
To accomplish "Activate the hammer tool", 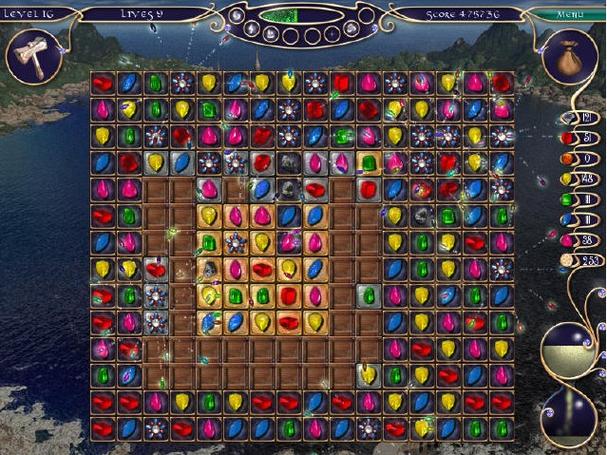I will (29, 56).
